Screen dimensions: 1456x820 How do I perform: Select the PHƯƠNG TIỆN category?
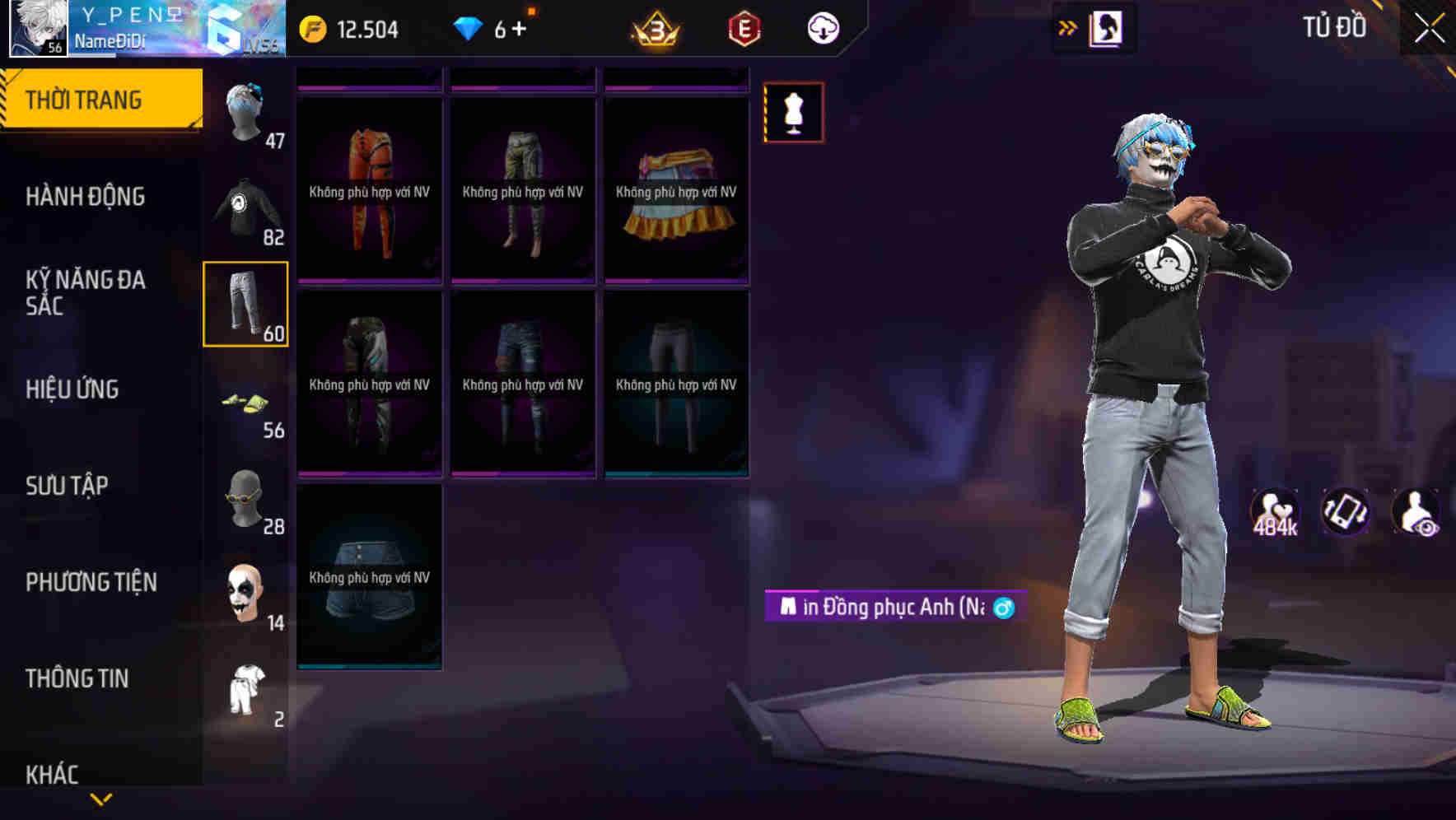91,582
